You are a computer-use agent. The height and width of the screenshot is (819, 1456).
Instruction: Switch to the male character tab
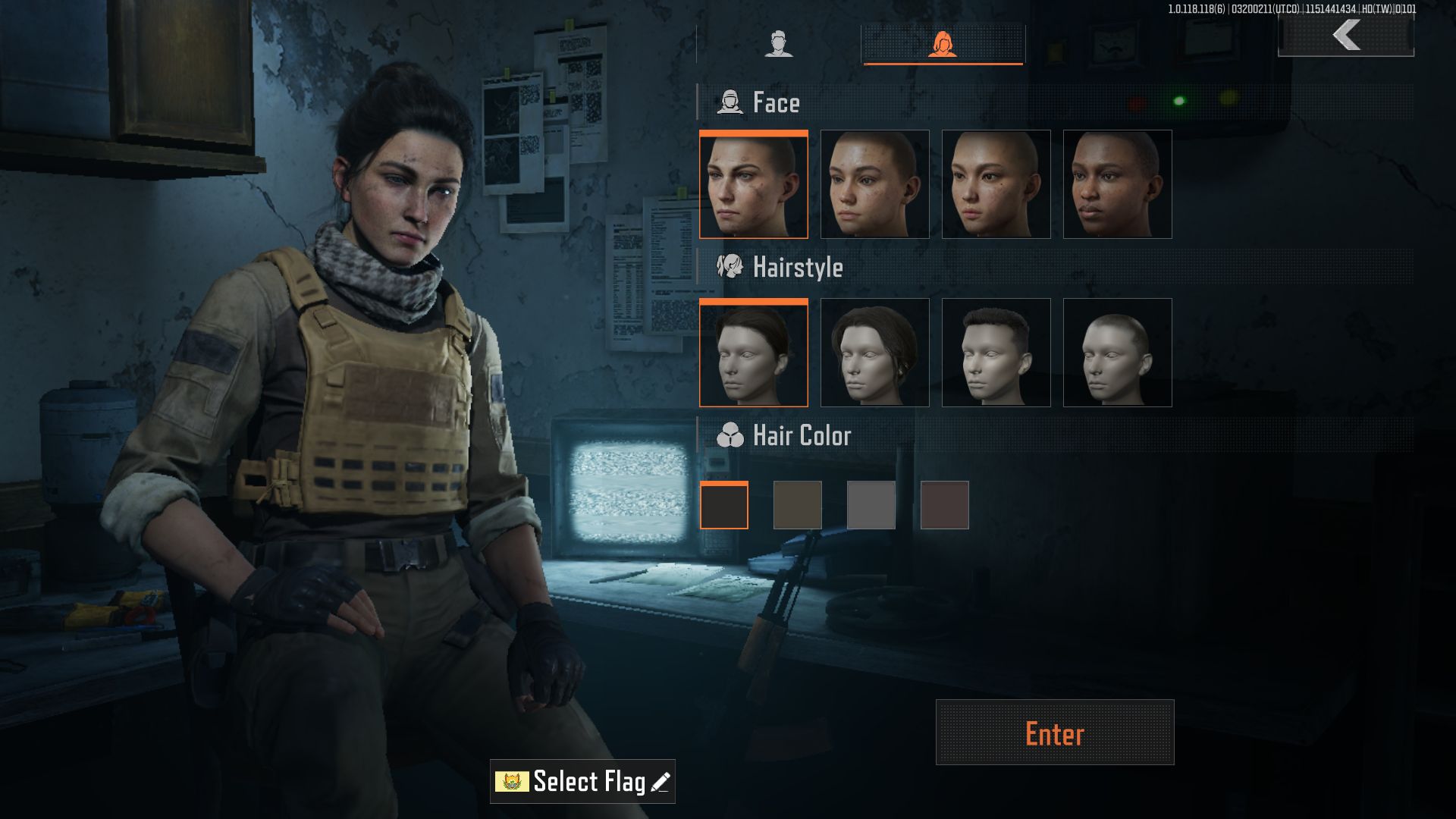(x=778, y=44)
